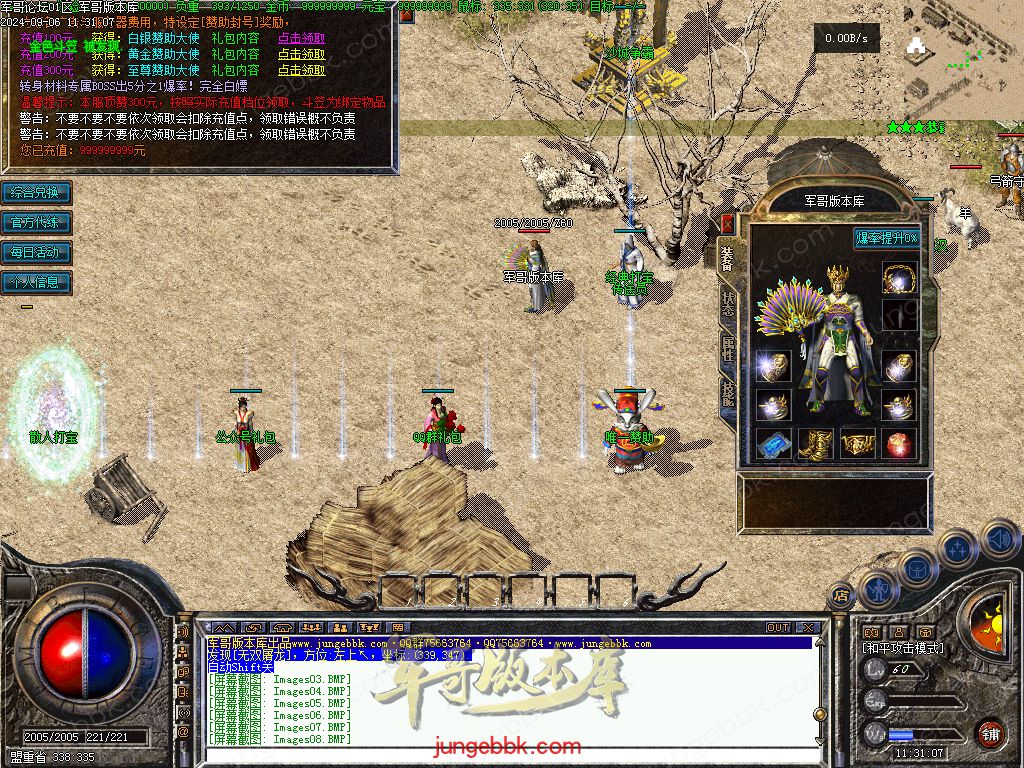The image size is (1024, 768).
Task: Click the OUT button above the chat
Action: pyautogui.click(x=777, y=628)
